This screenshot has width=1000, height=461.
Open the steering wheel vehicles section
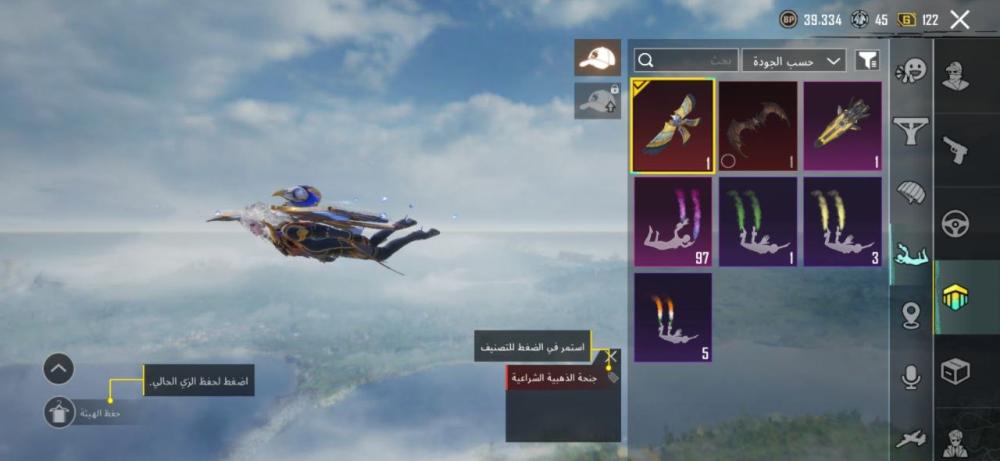click(x=956, y=223)
